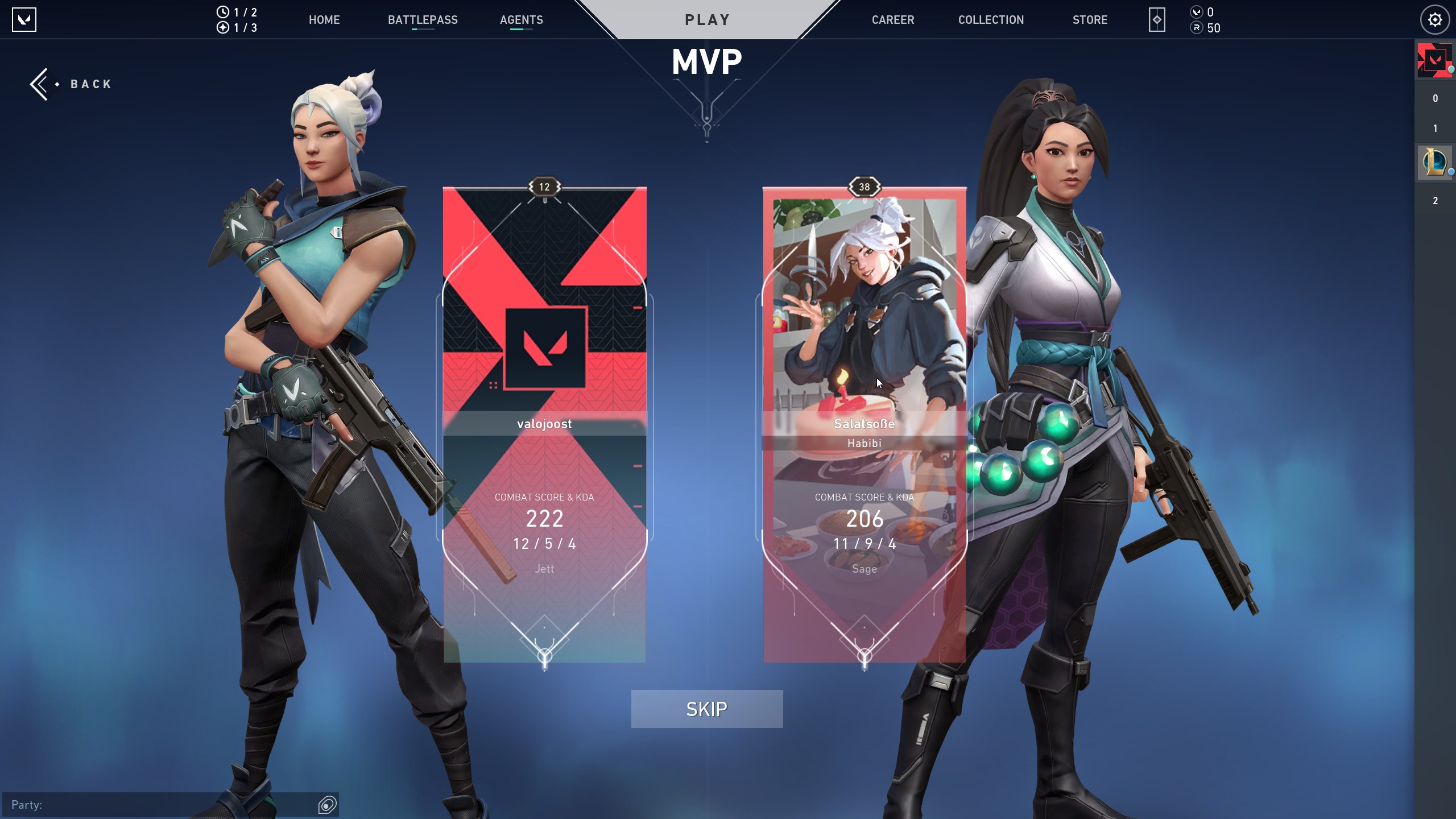Open the Home tab
The height and width of the screenshot is (819, 1456).
coord(324,20)
